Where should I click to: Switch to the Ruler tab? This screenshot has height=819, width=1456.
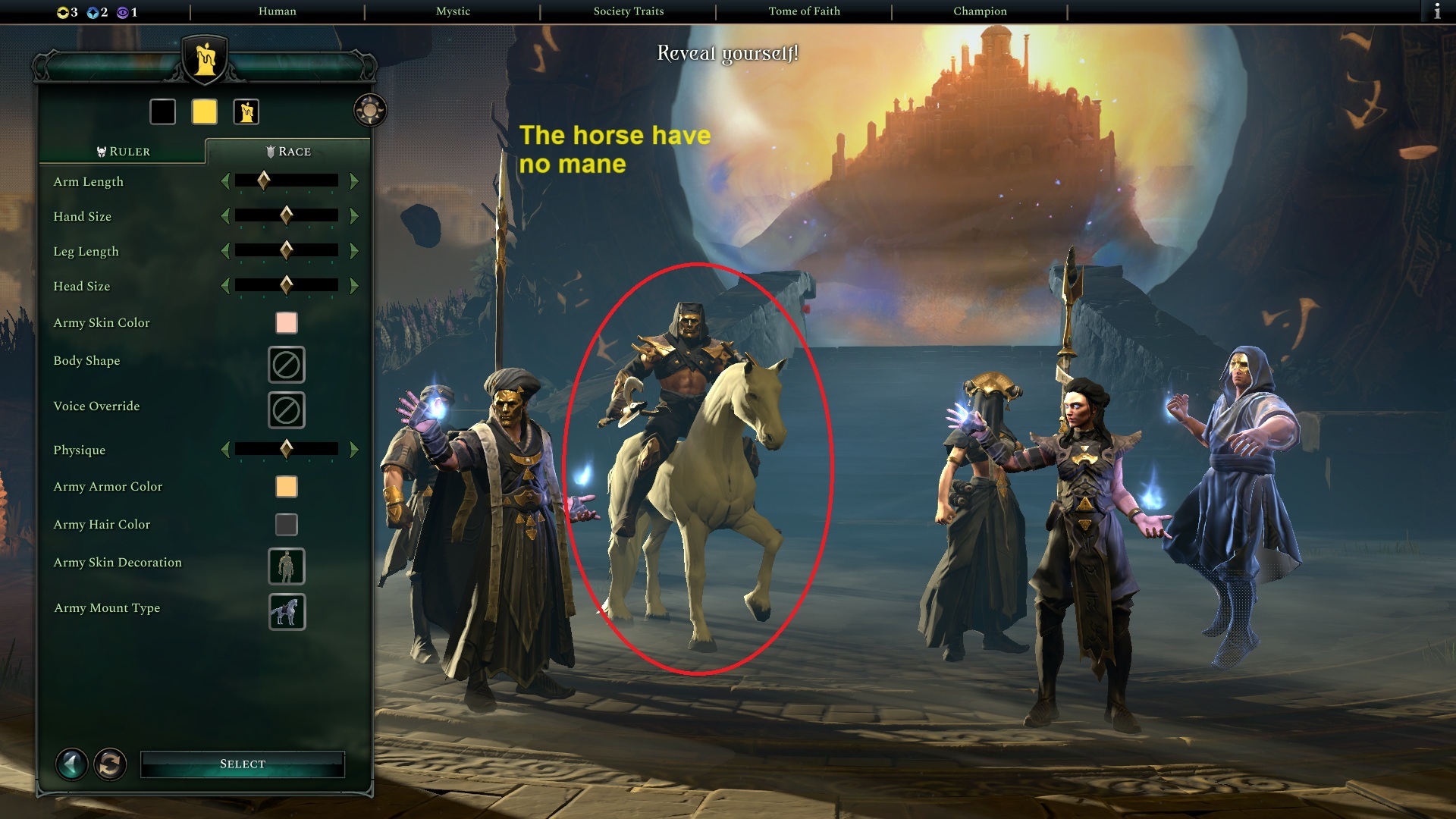pos(124,151)
